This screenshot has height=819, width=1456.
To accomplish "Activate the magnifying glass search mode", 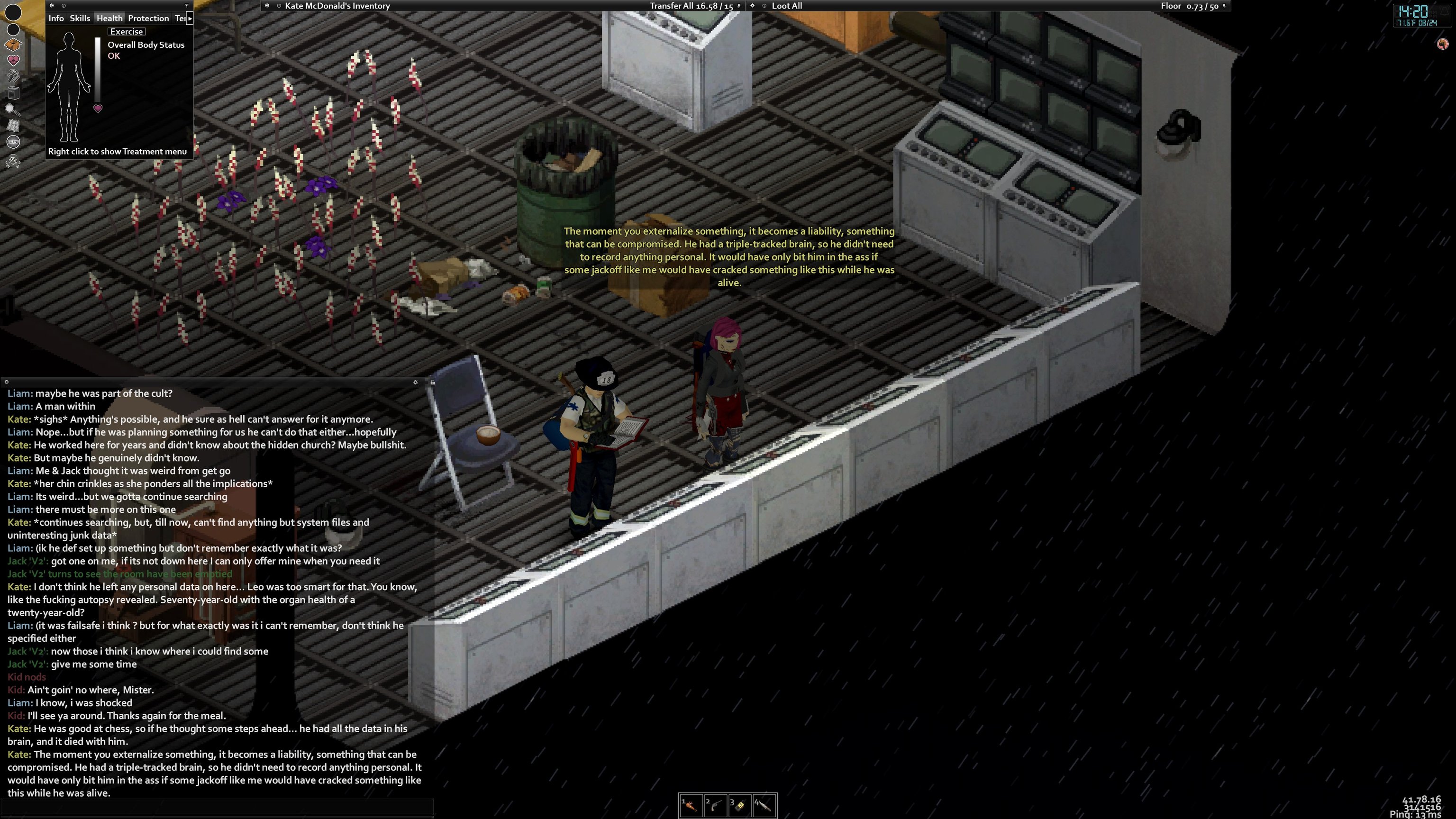I will pyautogui.click(x=13, y=109).
